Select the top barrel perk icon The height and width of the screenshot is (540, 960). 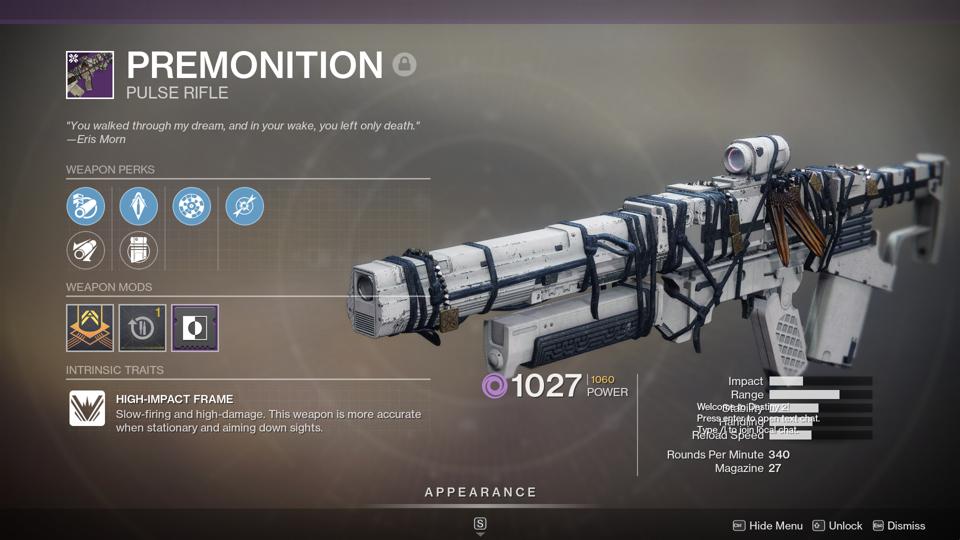tap(86, 207)
